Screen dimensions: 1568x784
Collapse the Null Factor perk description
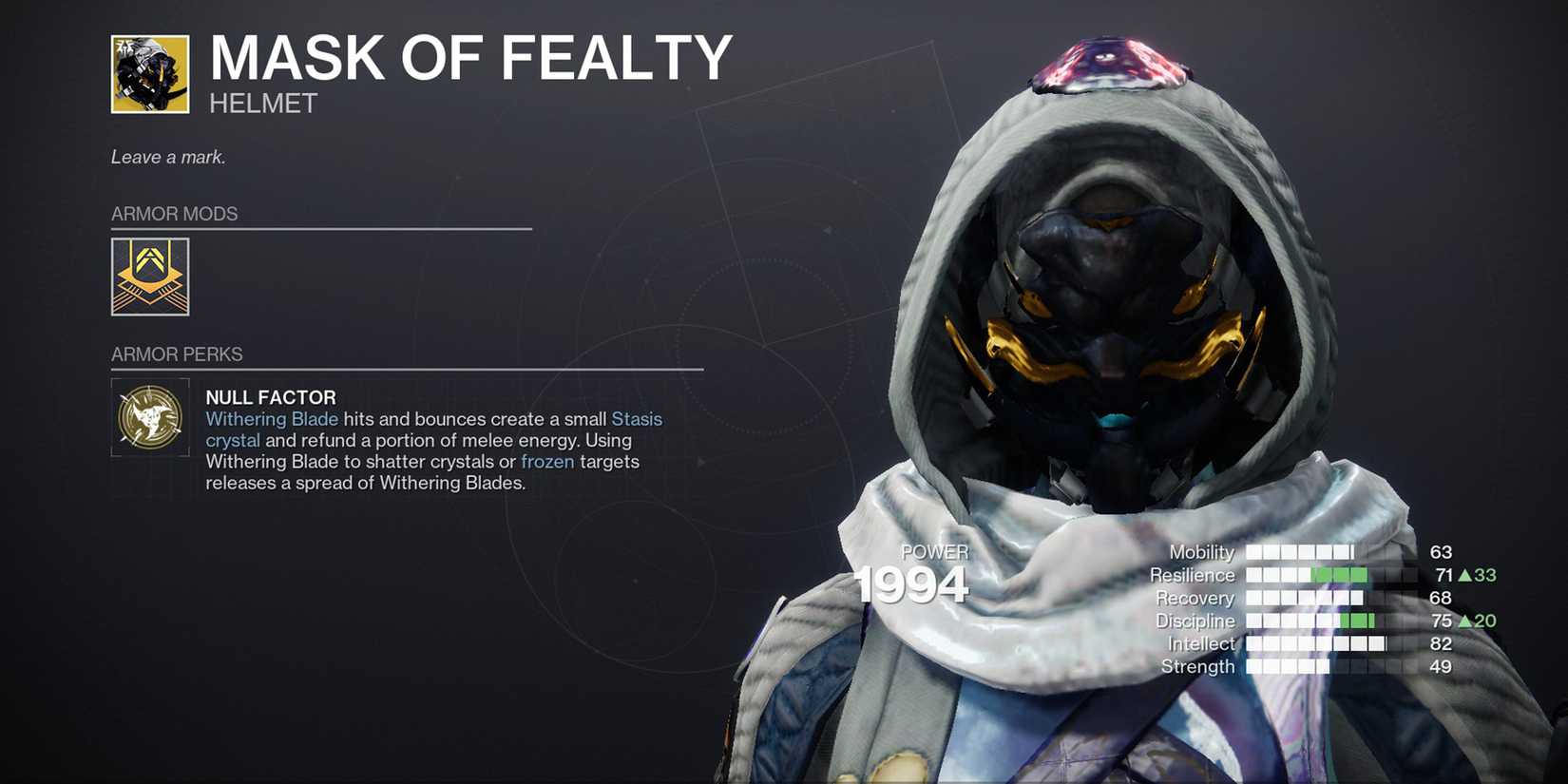[x=271, y=397]
